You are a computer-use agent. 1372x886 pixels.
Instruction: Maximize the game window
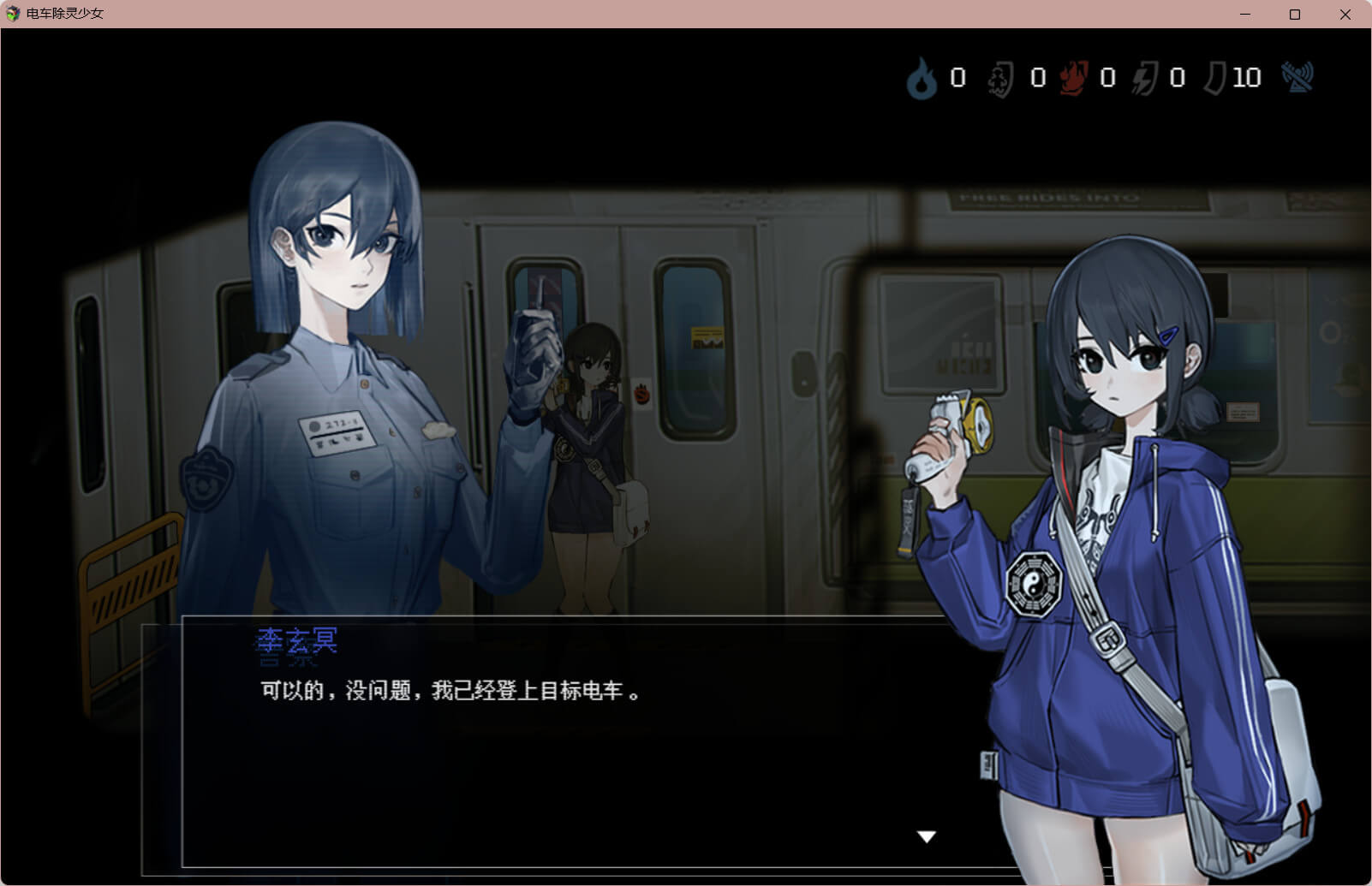click(x=1295, y=15)
